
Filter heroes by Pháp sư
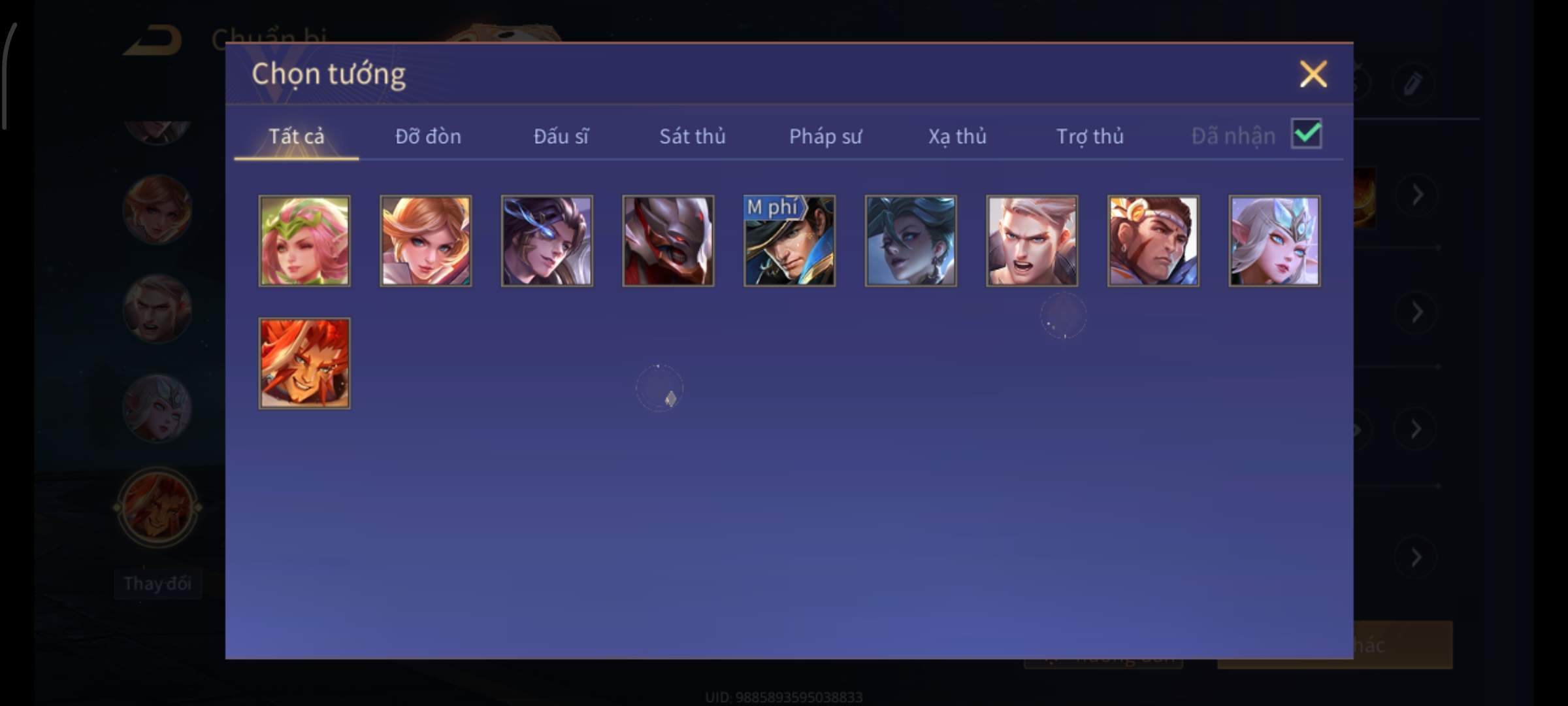(x=825, y=136)
